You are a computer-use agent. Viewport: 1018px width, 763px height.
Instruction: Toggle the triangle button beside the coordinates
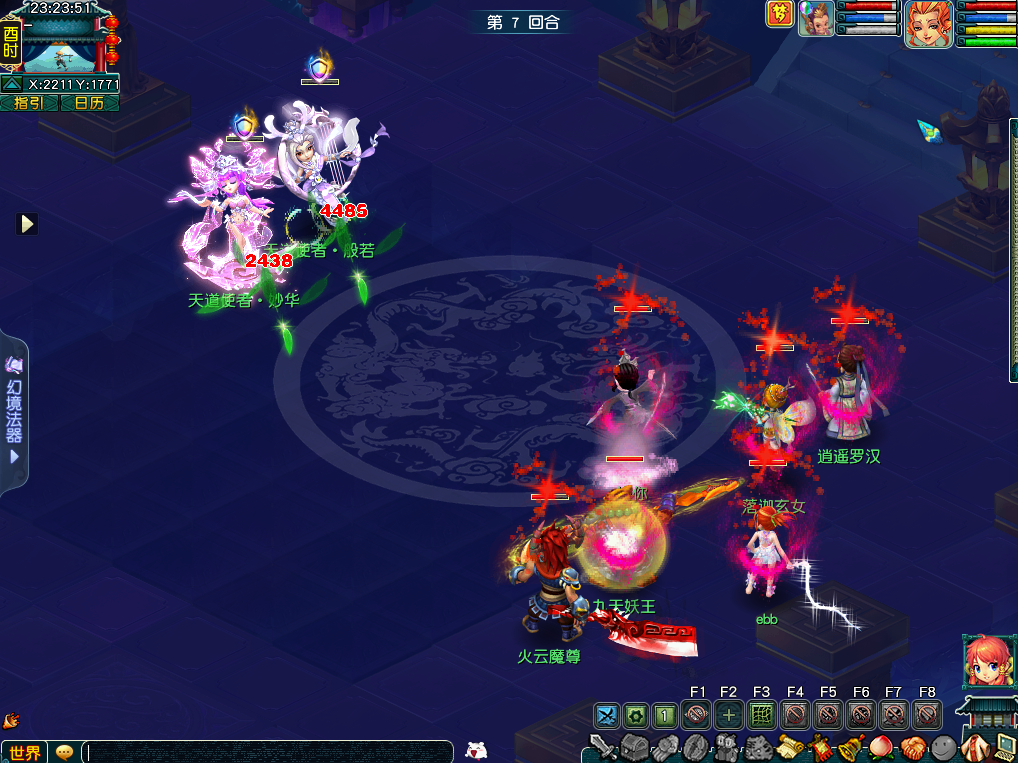pyautogui.click(x=12, y=84)
